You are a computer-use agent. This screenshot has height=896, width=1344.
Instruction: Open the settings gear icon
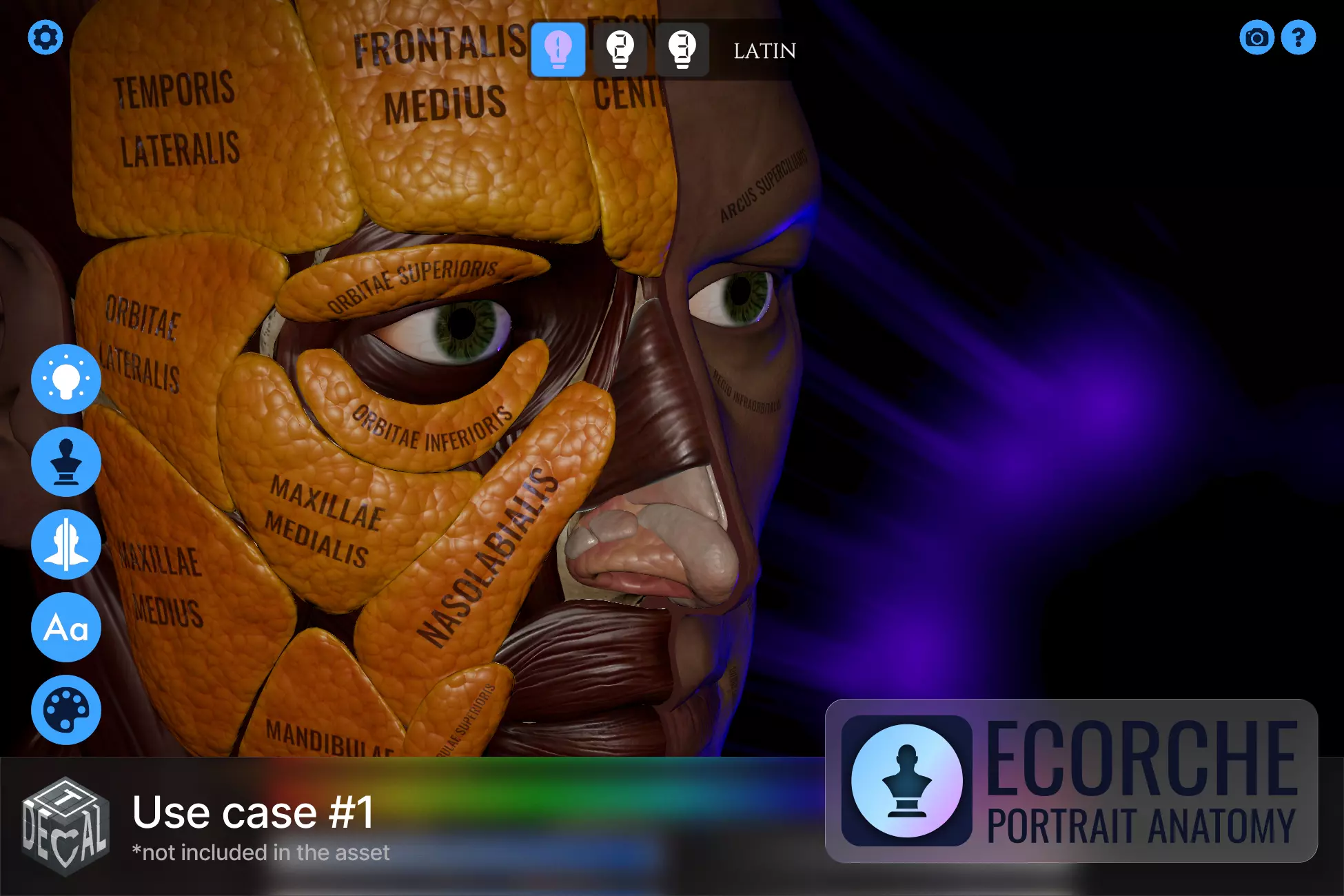click(x=45, y=37)
